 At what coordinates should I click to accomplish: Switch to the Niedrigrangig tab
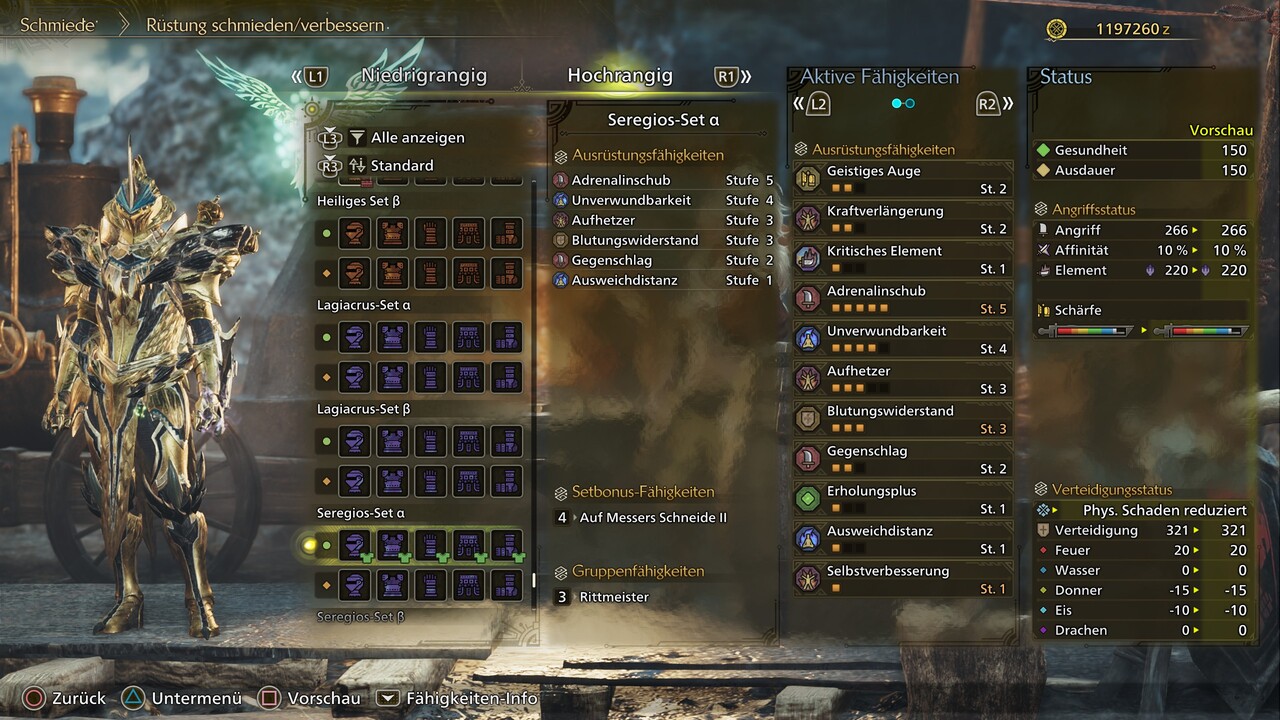424,76
